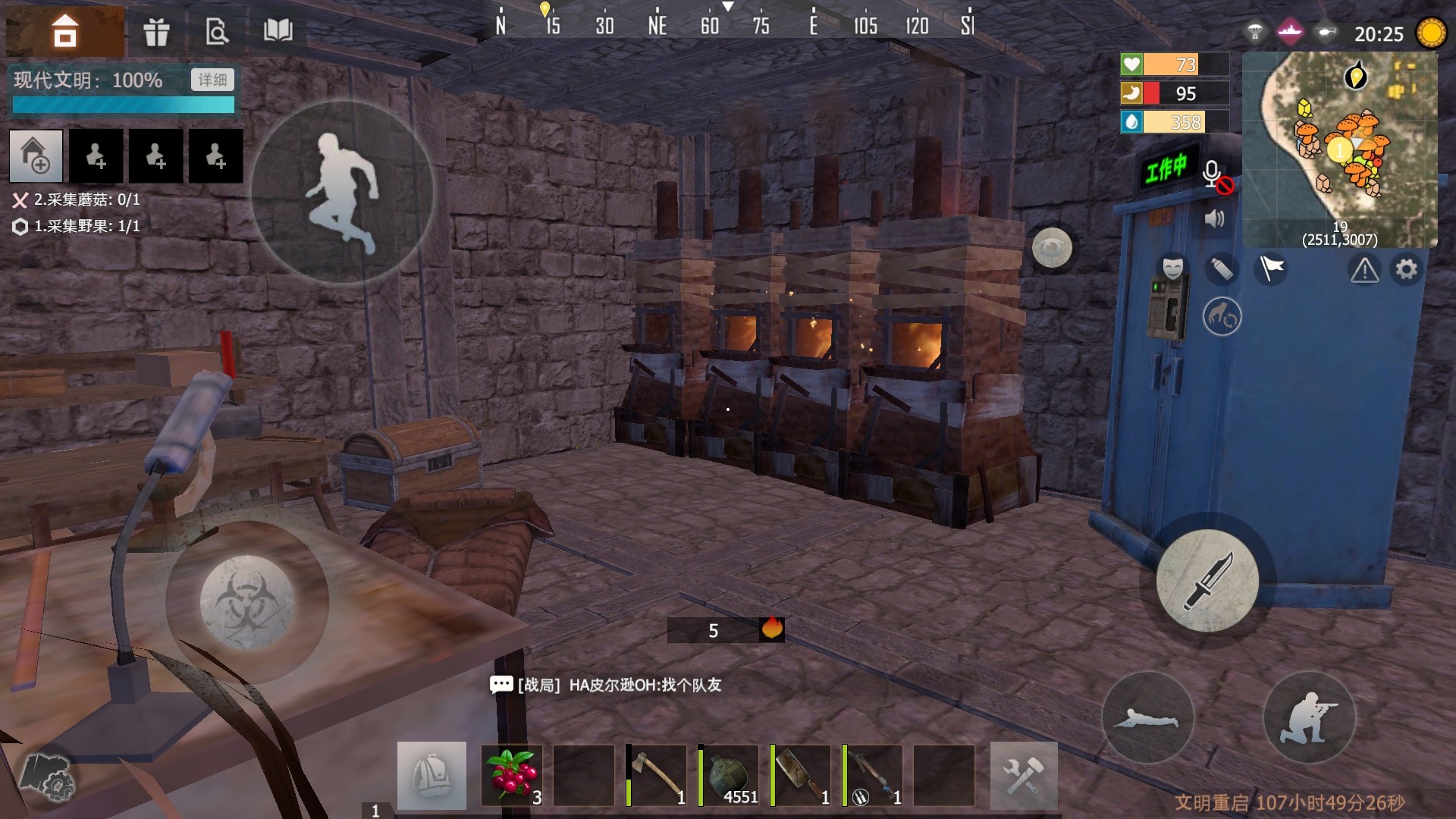Go prone with the lying figure button
The height and width of the screenshot is (819, 1456).
click(1147, 717)
